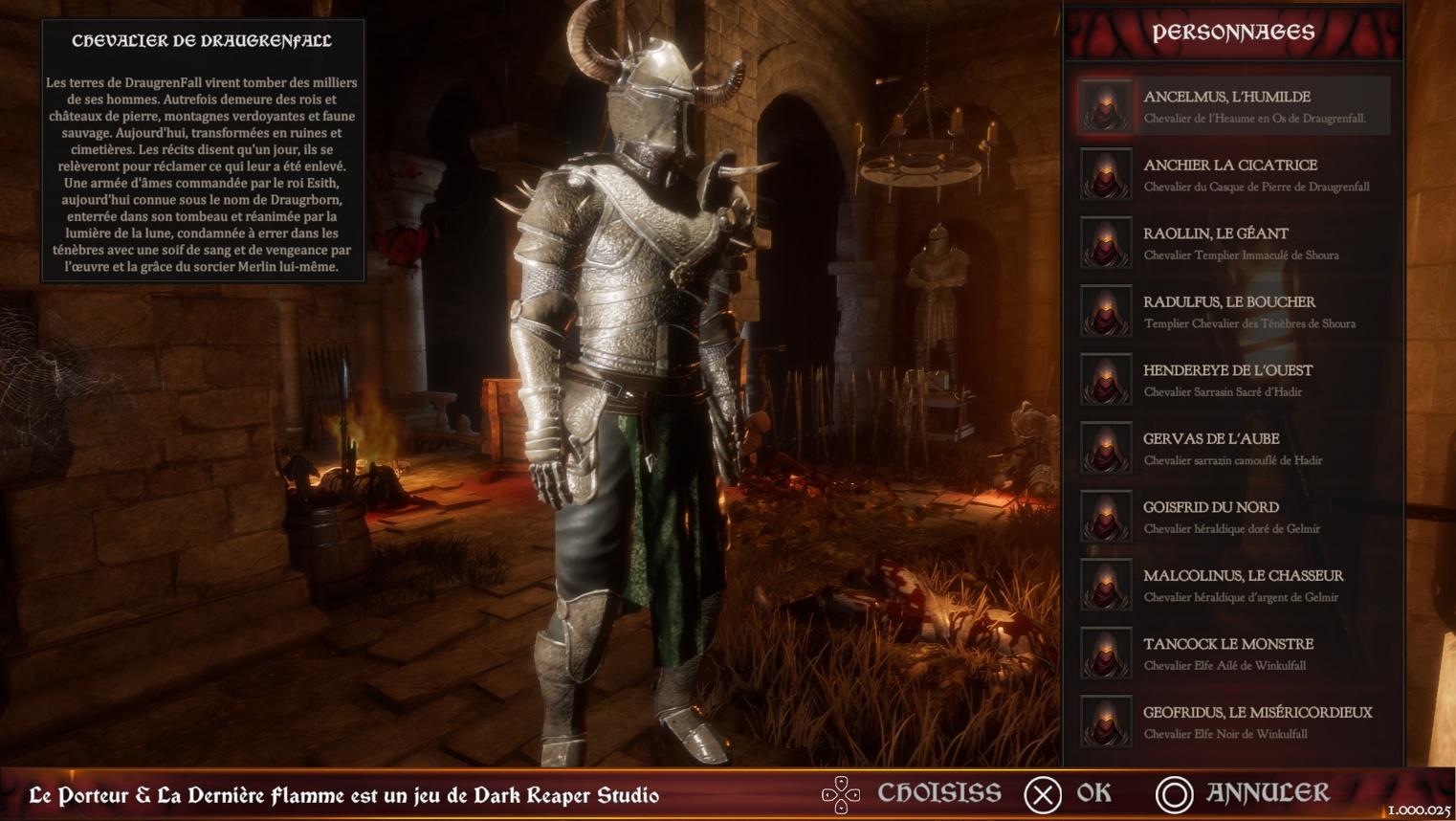Choose Hendereye de l'Ouest
1456x821 pixels.
1232,380
